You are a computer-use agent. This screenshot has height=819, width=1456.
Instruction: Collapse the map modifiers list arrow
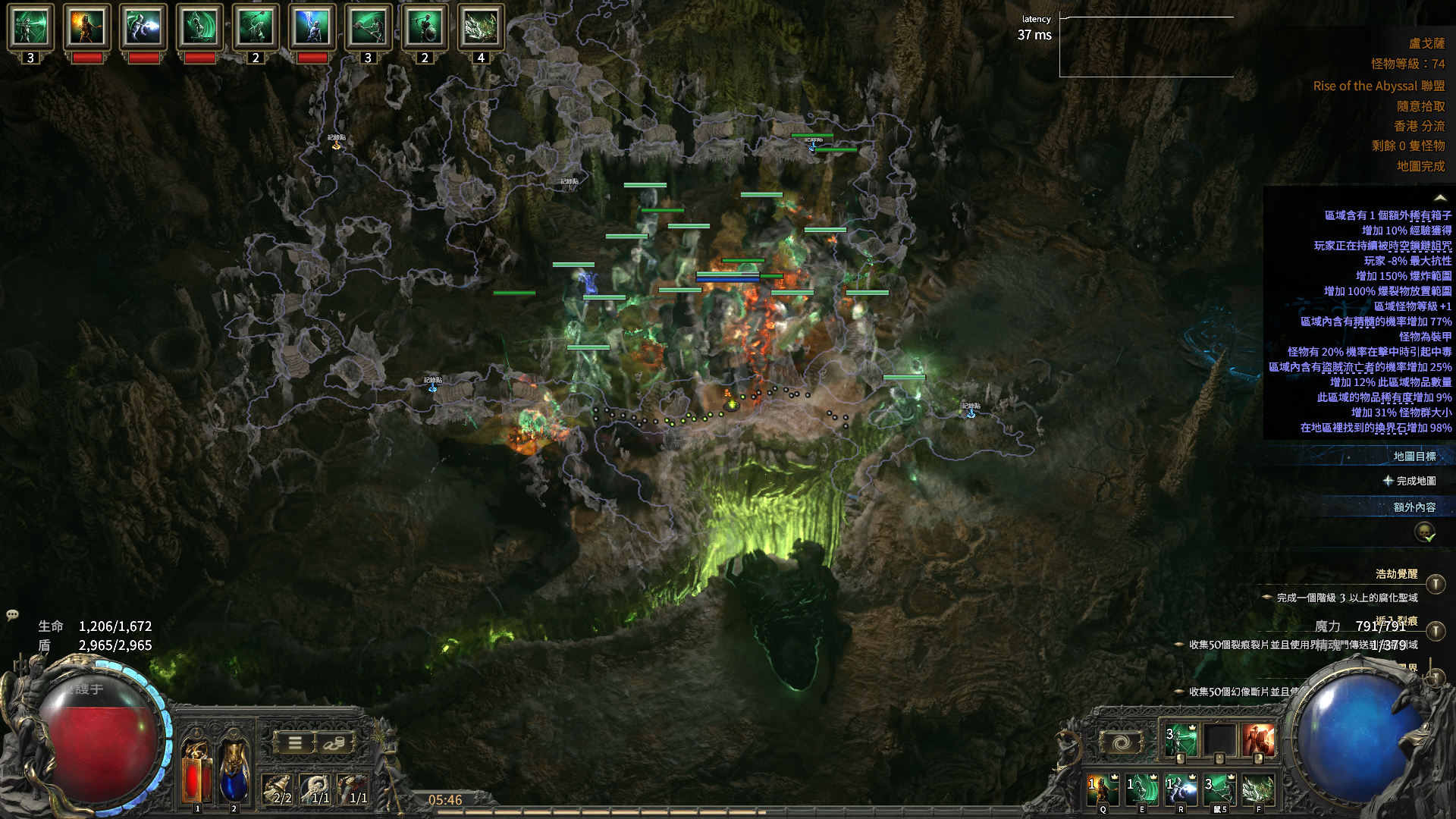click(x=1439, y=198)
